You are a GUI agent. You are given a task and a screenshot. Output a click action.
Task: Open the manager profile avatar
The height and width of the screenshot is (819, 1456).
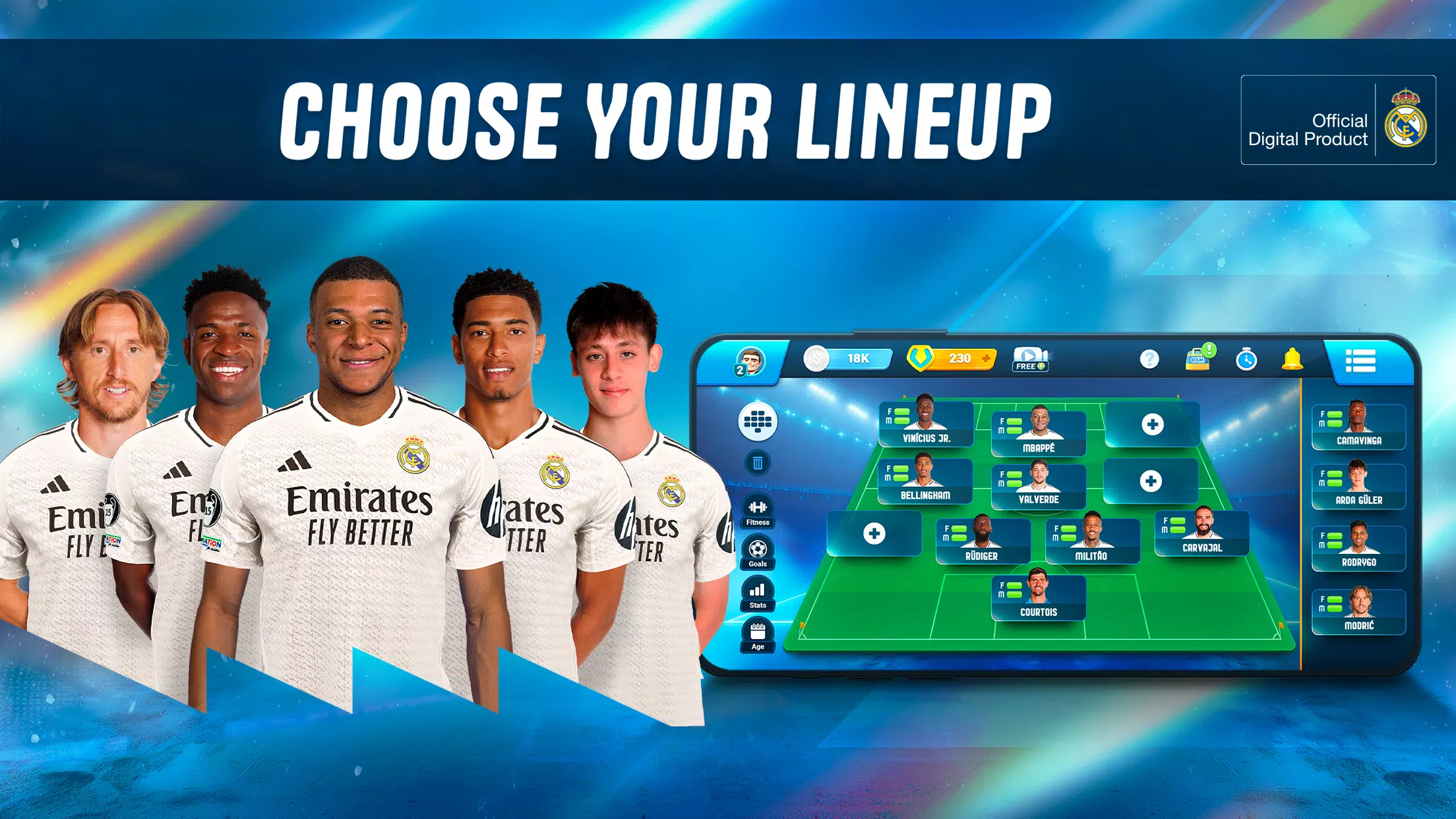(750, 361)
